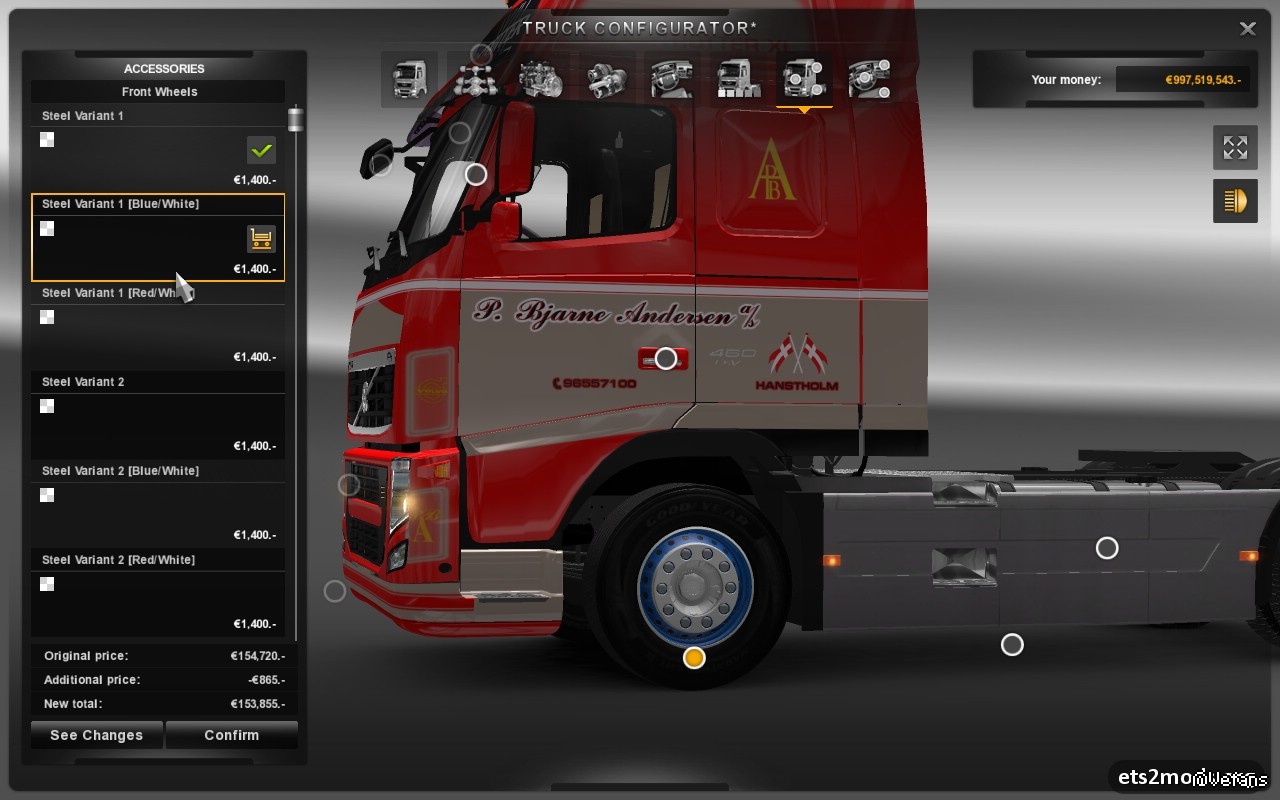1280x800 pixels.
Task: Toggle the truck headlights button
Action: point(1235,201)
